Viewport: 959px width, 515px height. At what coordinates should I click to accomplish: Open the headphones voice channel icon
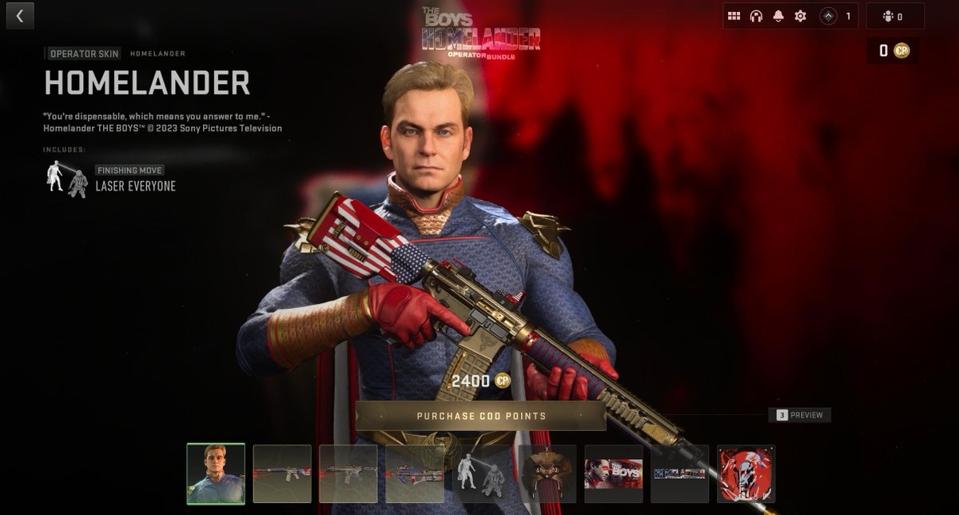(756, 16)
